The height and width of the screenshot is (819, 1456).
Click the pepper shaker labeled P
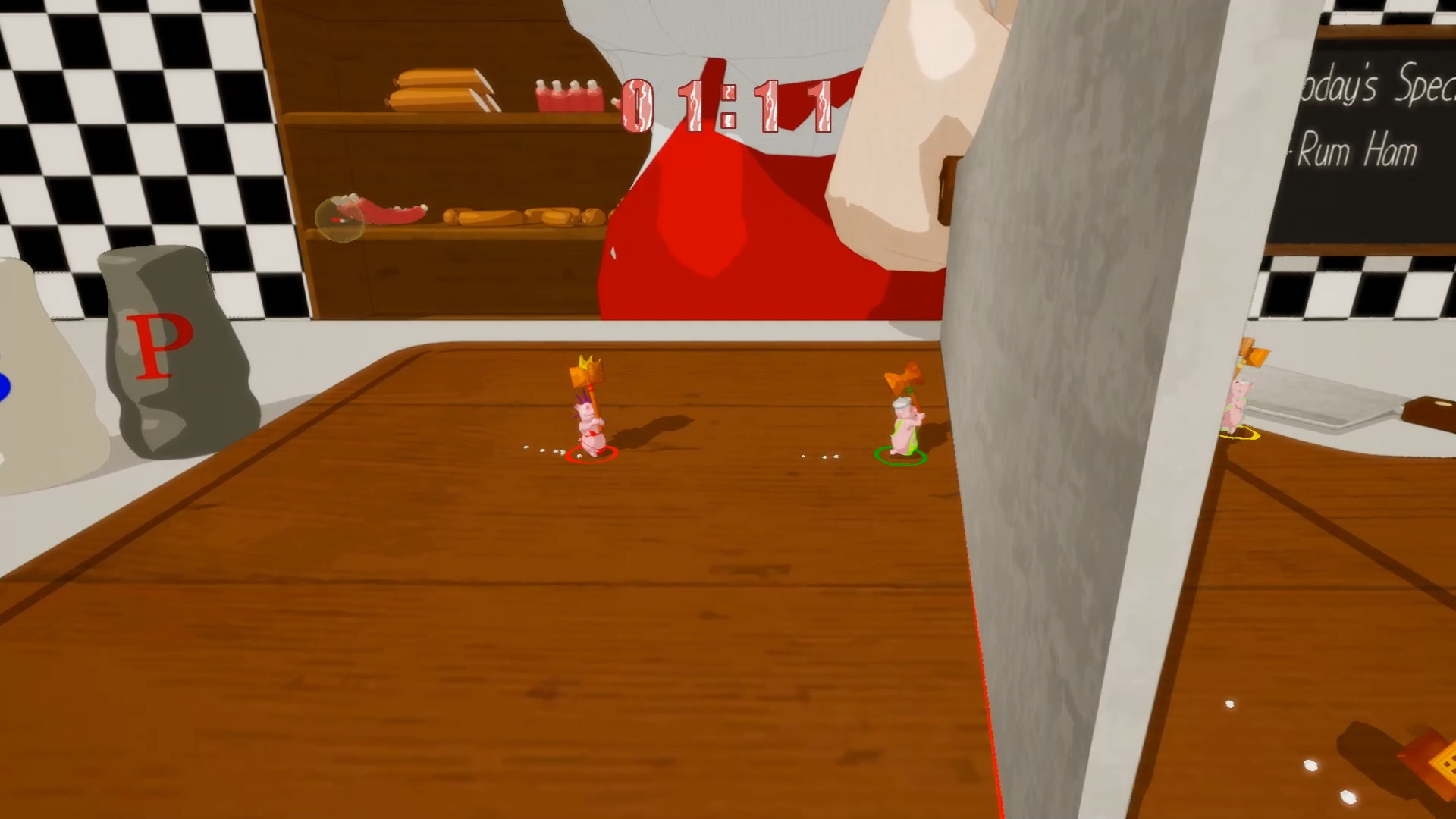tap(174, 341)
